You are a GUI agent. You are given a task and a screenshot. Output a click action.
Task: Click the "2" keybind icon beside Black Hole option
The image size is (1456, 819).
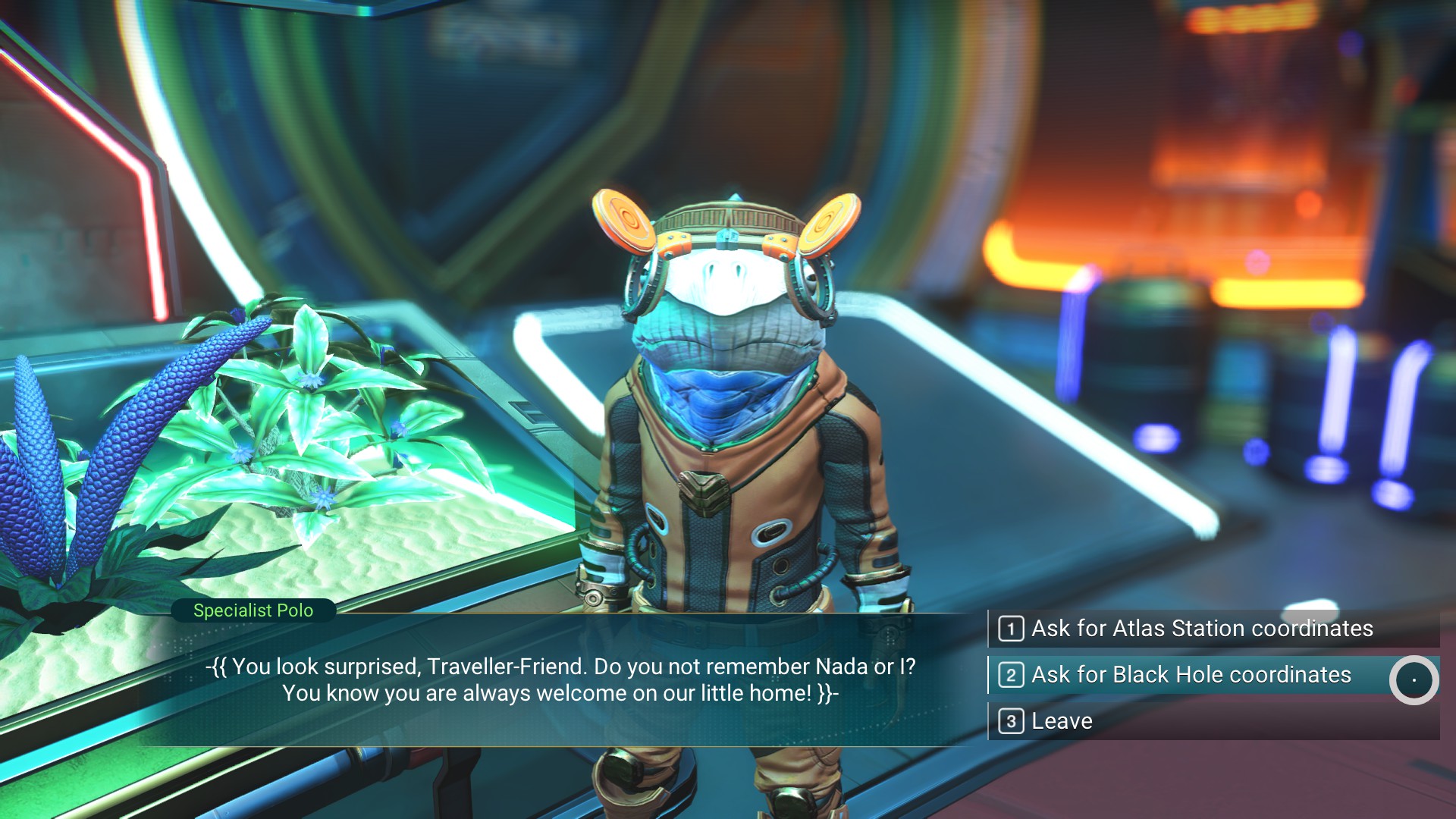click(1012, 674)
